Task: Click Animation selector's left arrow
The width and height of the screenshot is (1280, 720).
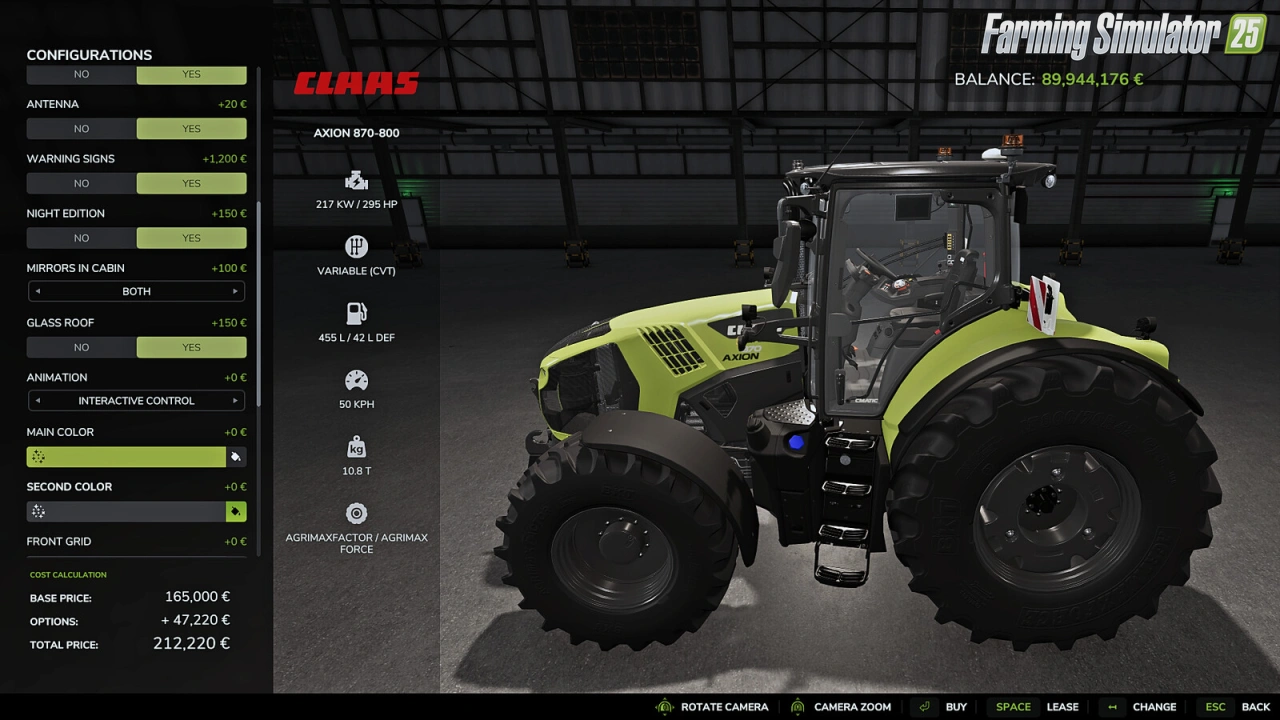Action: point(38,401)
